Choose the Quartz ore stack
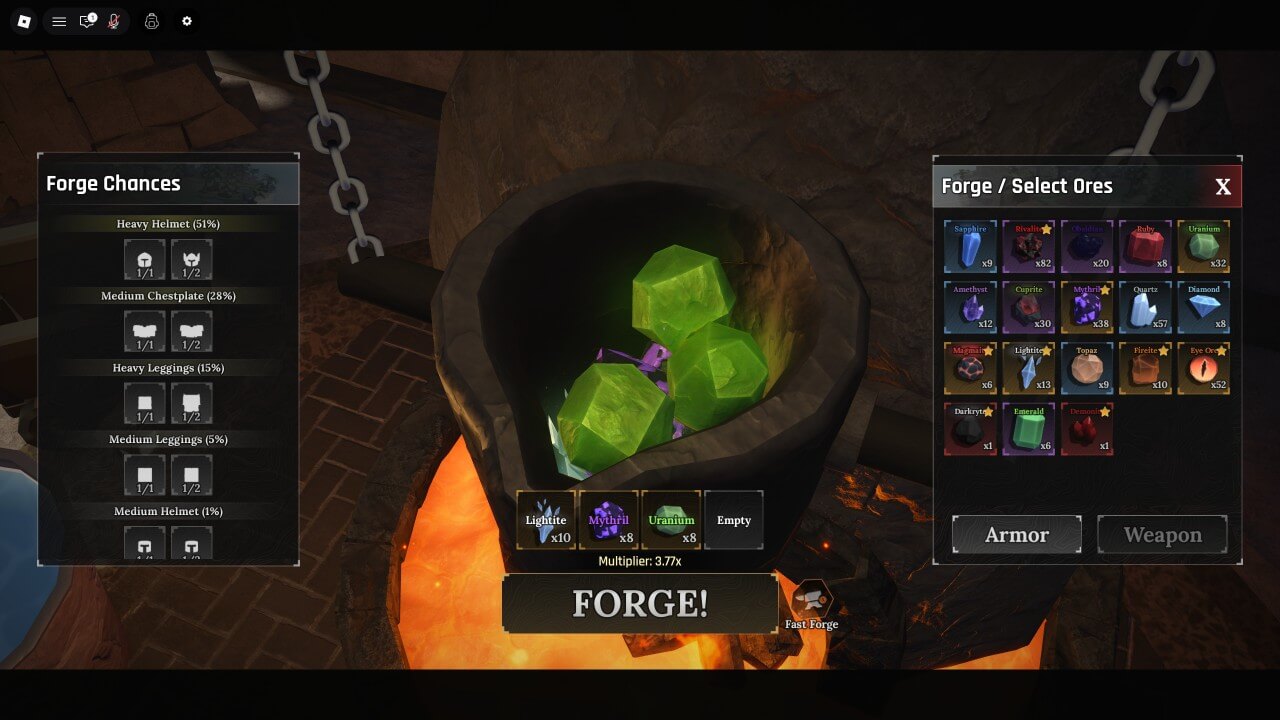Image resolution: width=1280 pixels, height=720 pixels. click(1145, 308)
